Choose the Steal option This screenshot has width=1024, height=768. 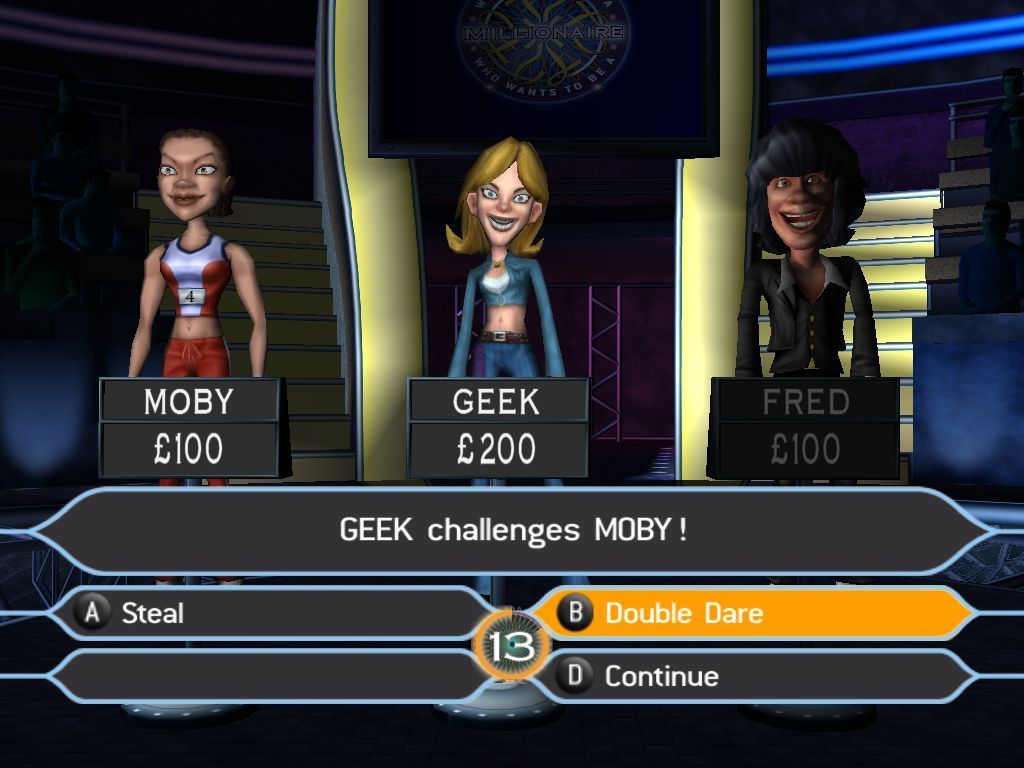point(270,613)
